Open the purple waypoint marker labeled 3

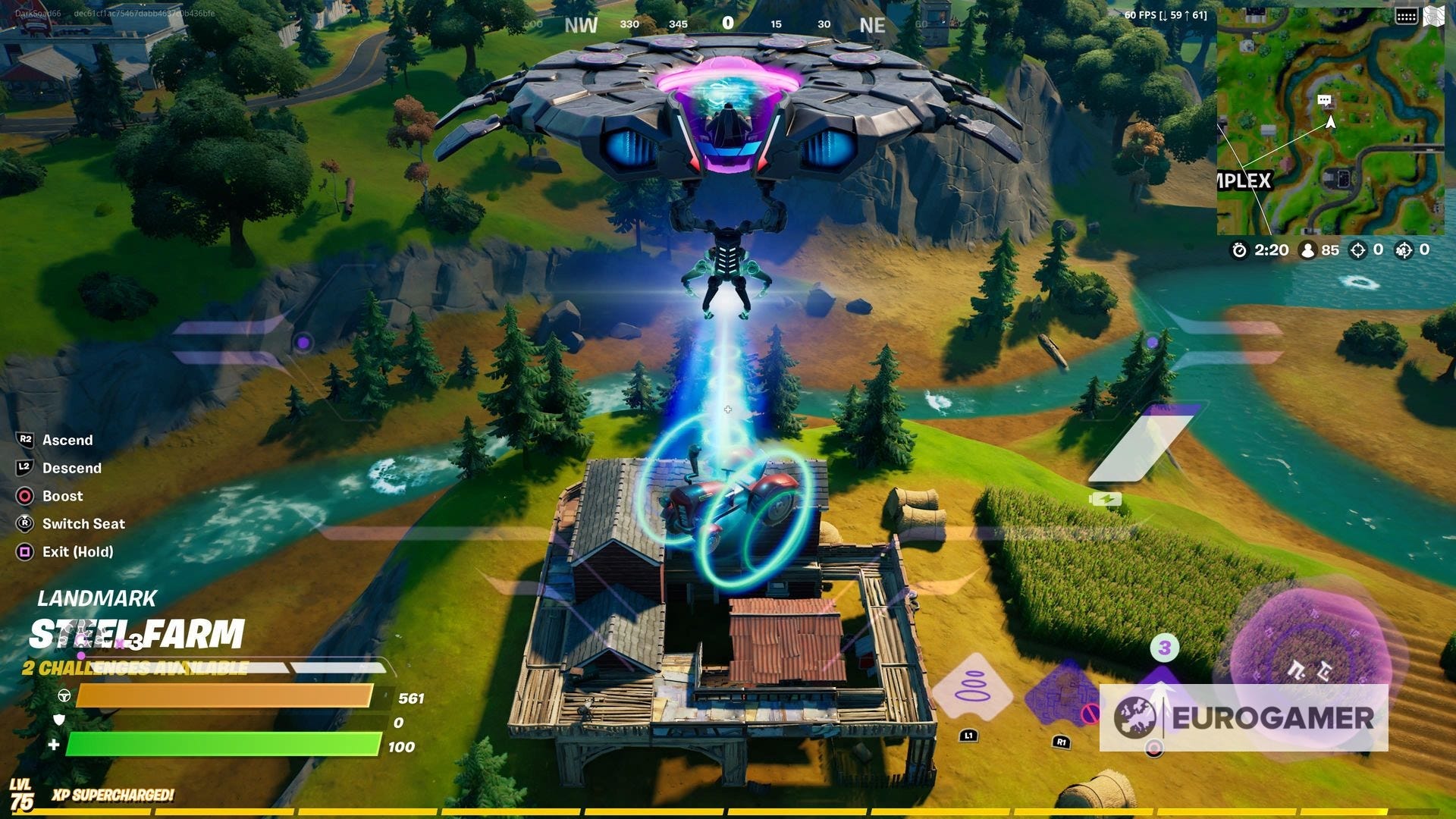[x=1164, y=649]
